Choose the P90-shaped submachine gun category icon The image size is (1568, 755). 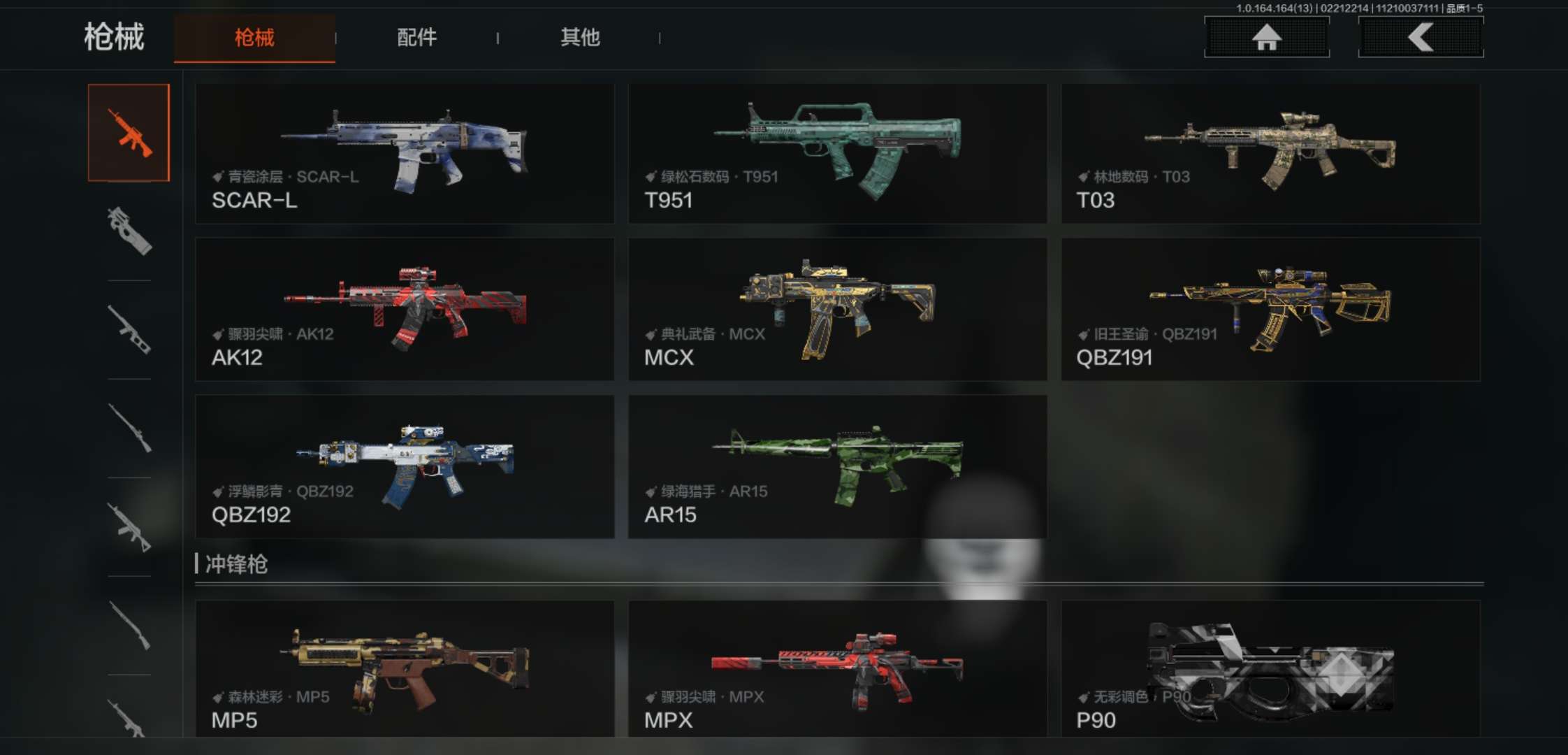point(129,231)
